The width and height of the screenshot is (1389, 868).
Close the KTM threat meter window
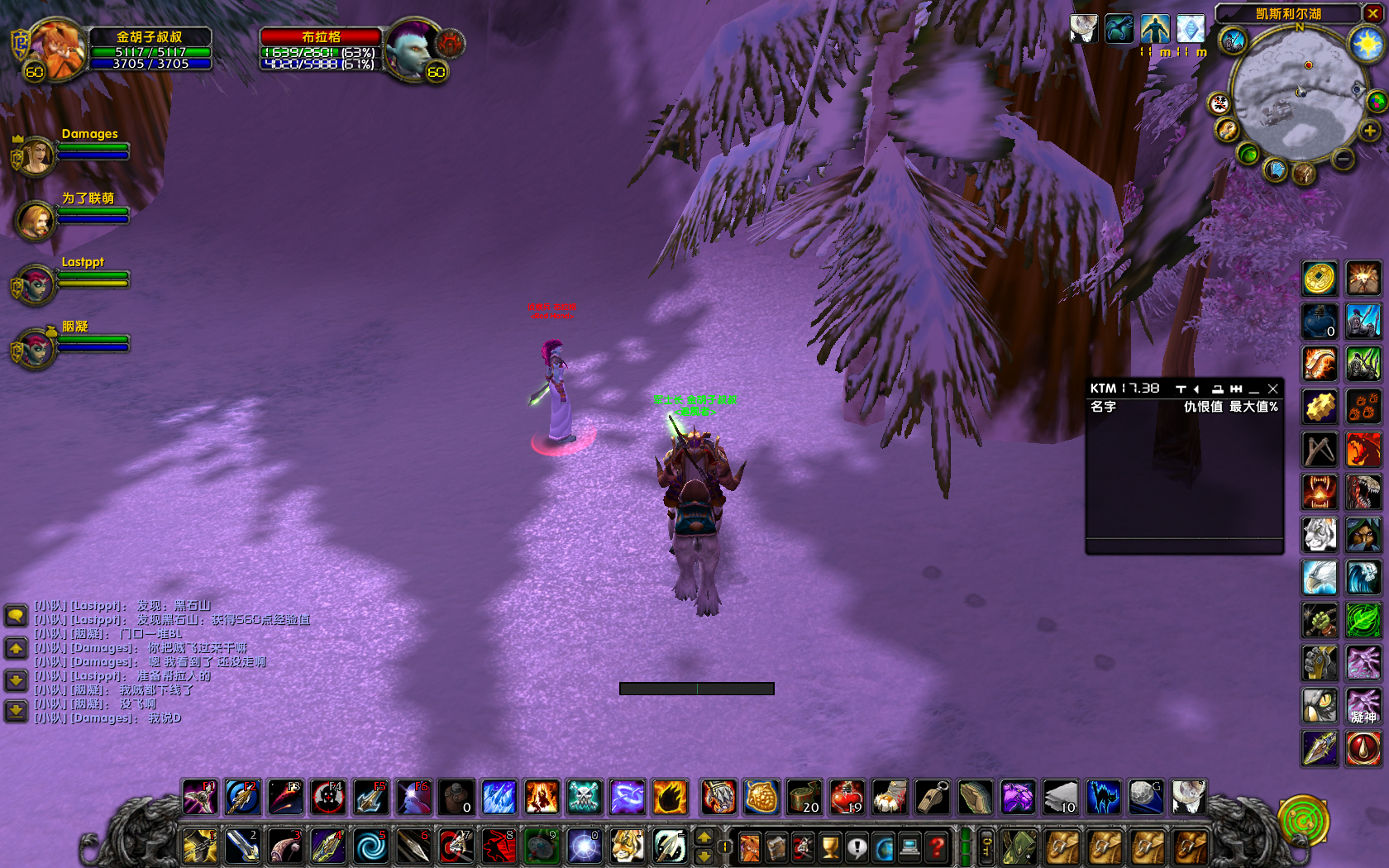pos(1273,389)
